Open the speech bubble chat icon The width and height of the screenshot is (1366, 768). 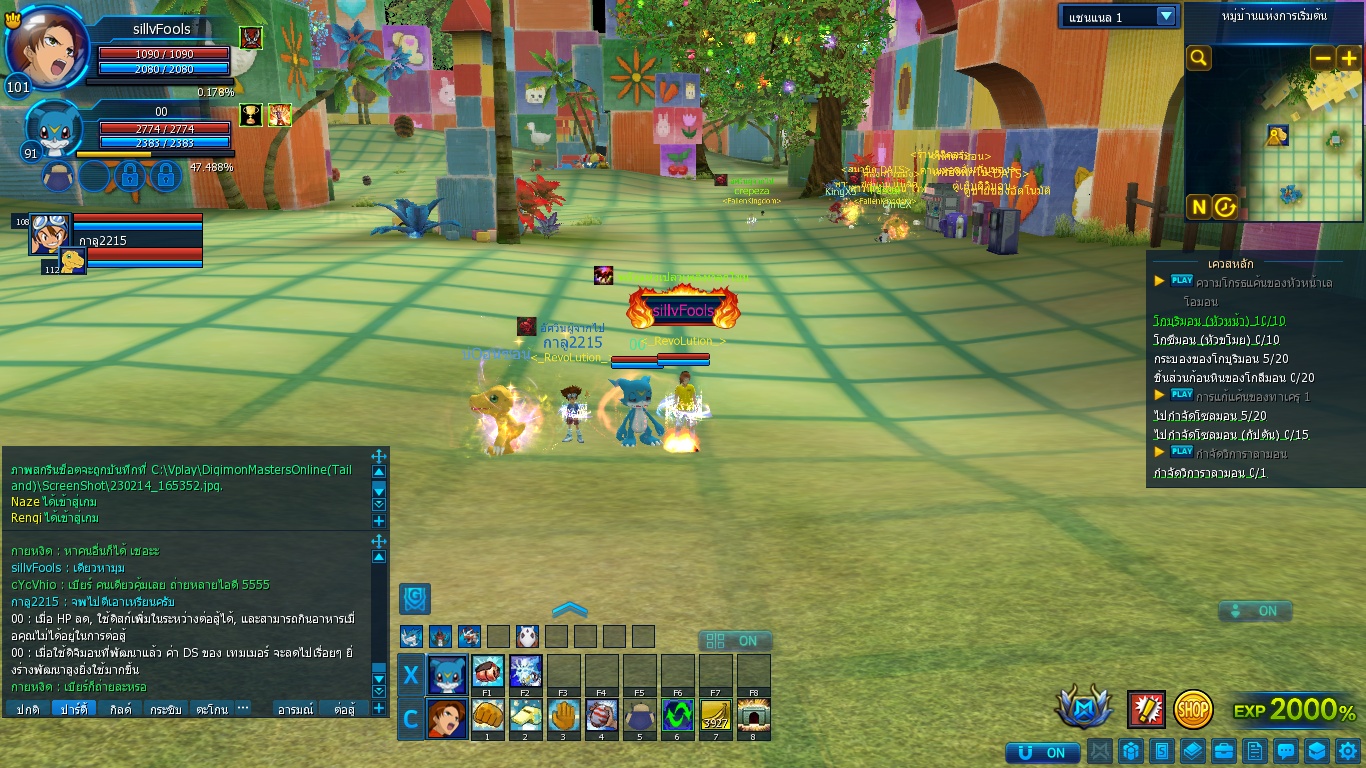point(1286,751)
